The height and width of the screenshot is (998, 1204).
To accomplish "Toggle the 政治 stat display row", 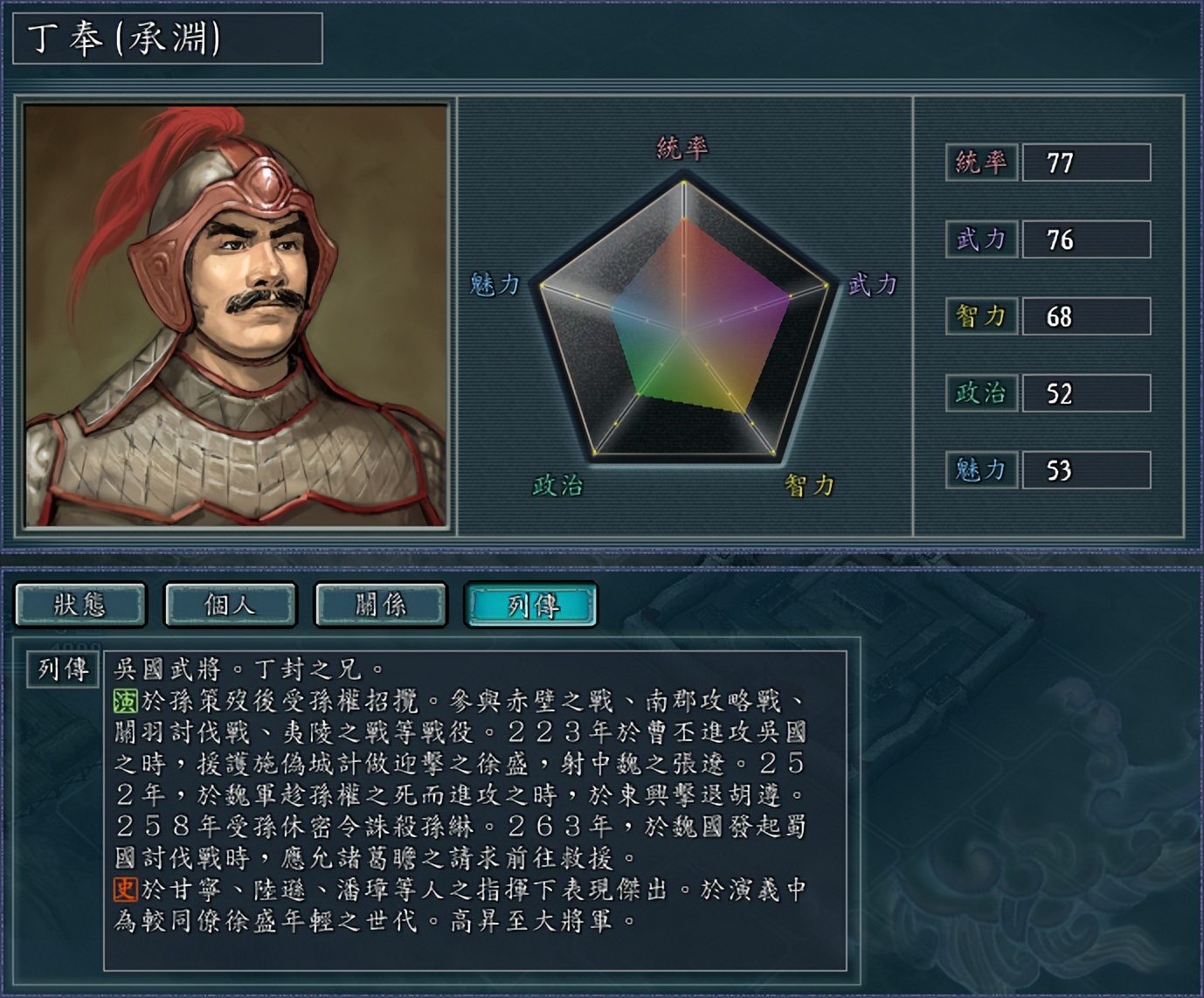I will coord(1086,393).
